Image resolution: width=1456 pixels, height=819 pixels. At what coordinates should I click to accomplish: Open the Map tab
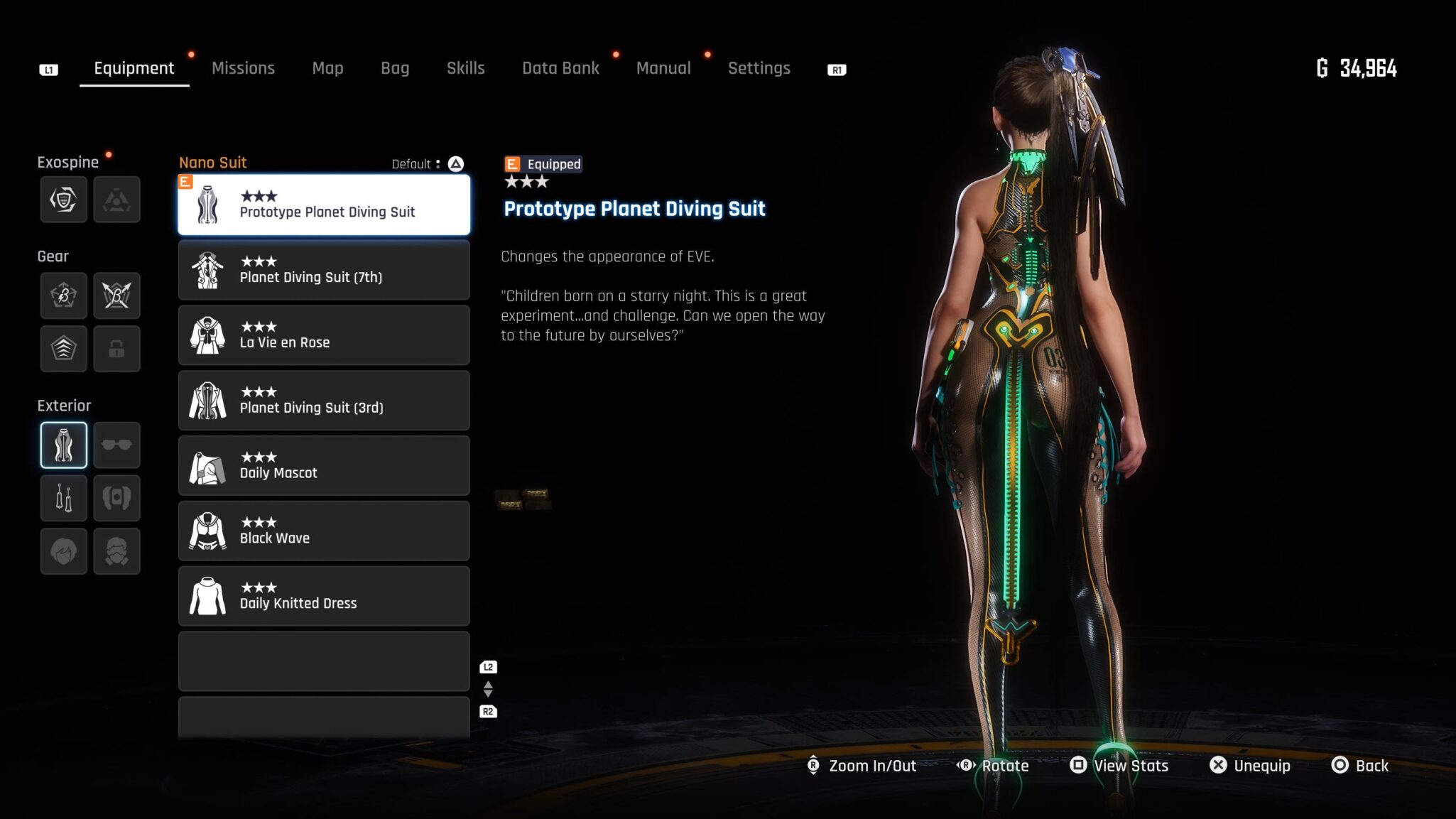click(x=327, y=68)
